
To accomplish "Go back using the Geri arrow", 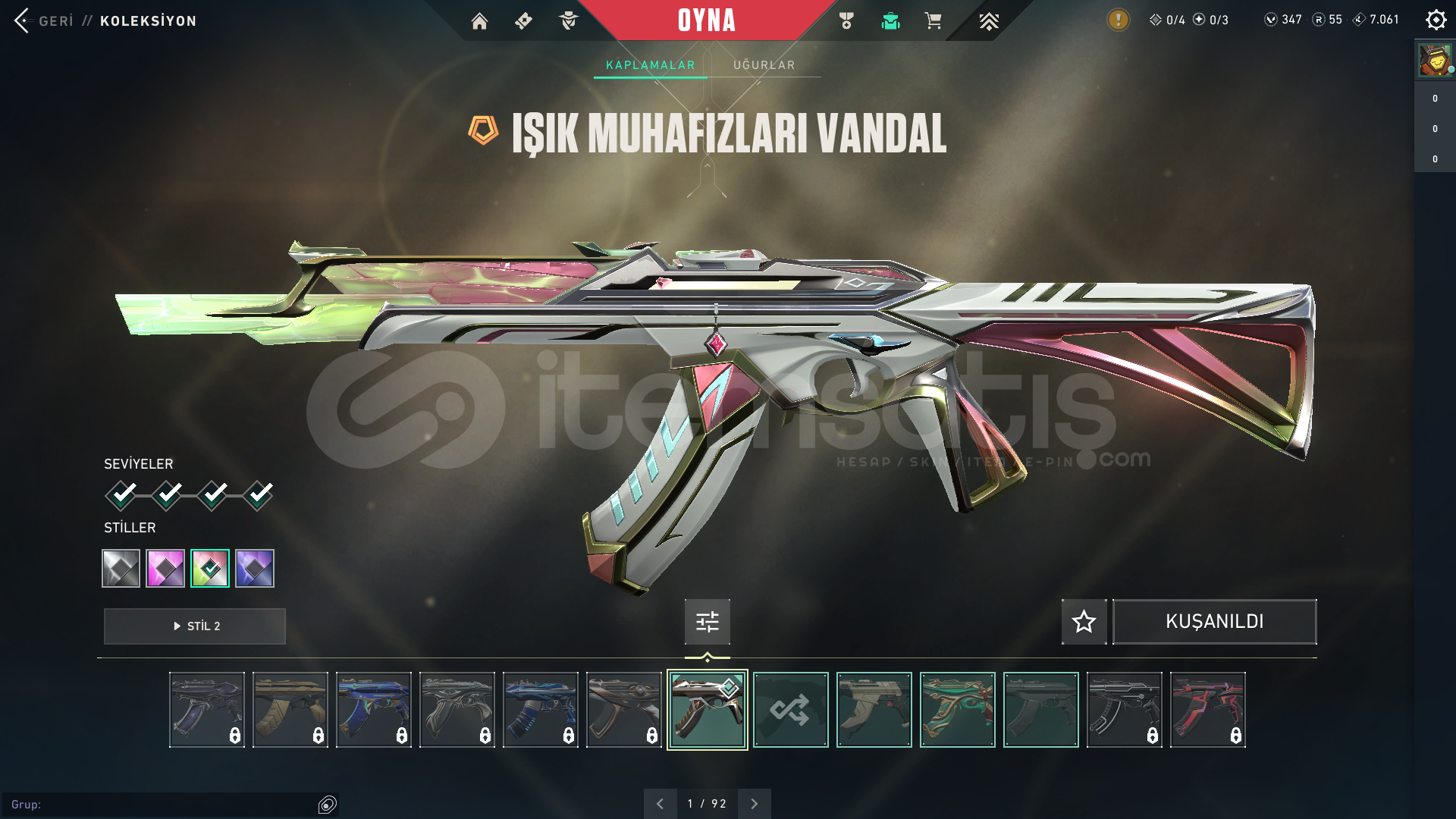I will (22, 20).
